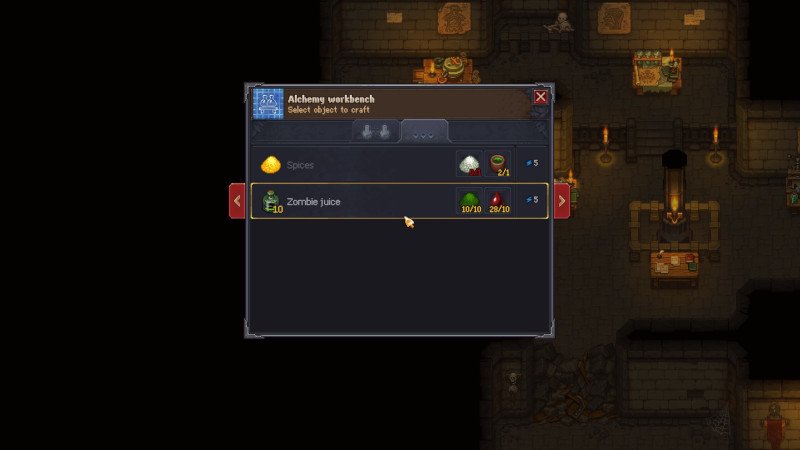Switch to the three-dots tab
800x450 pixels.
[424, 132]
